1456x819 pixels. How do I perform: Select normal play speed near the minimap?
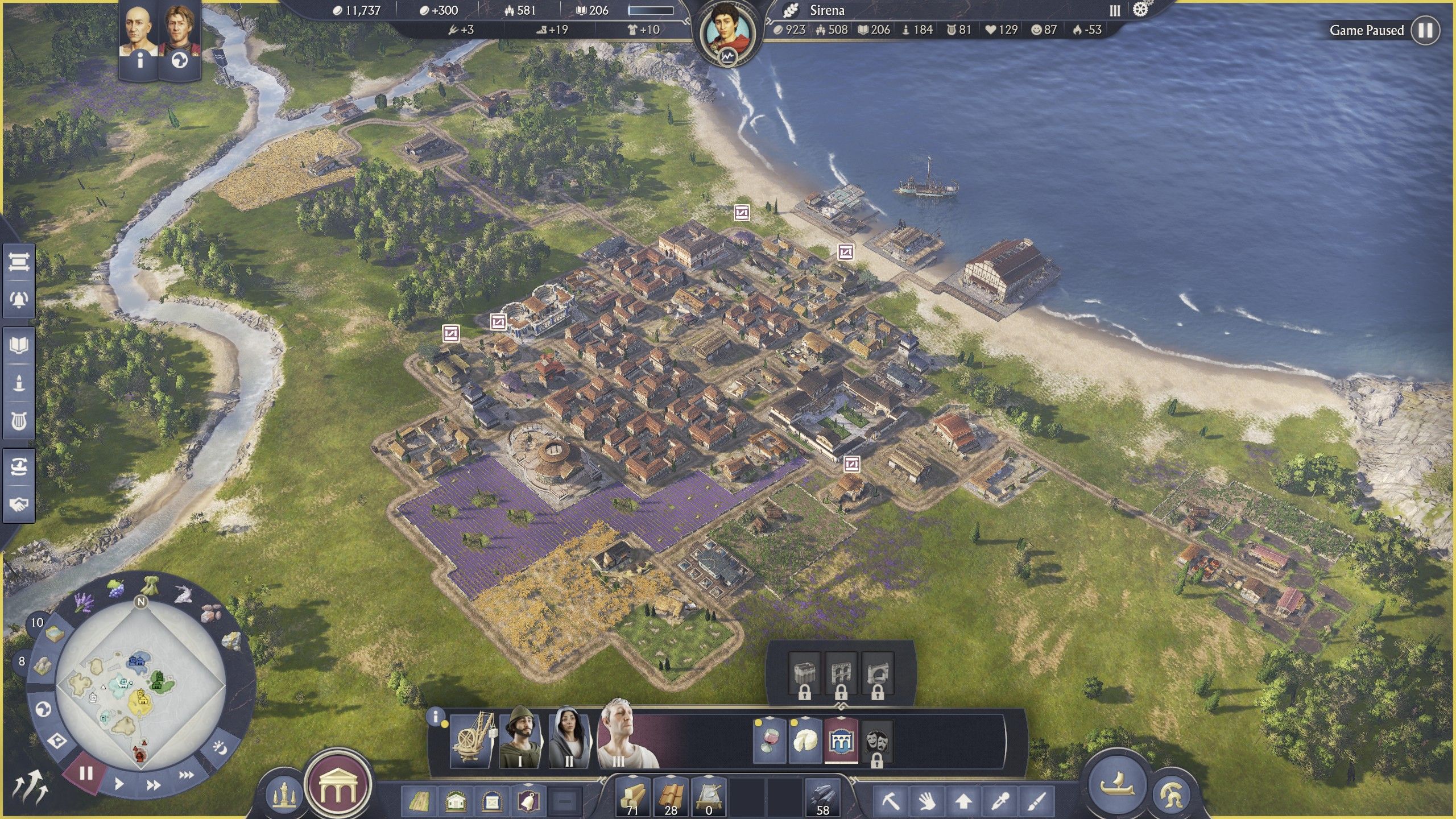pos(119,784)
